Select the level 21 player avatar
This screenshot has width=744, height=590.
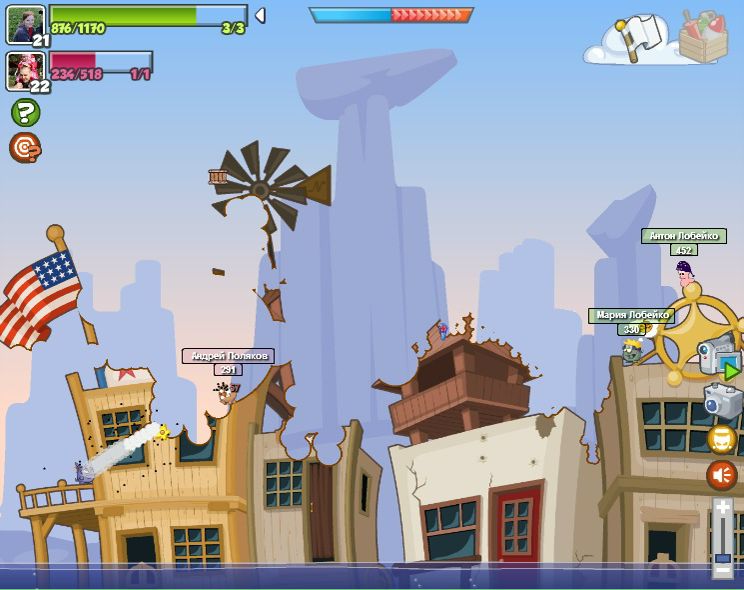pyautogui.click(x=25, y=24)
